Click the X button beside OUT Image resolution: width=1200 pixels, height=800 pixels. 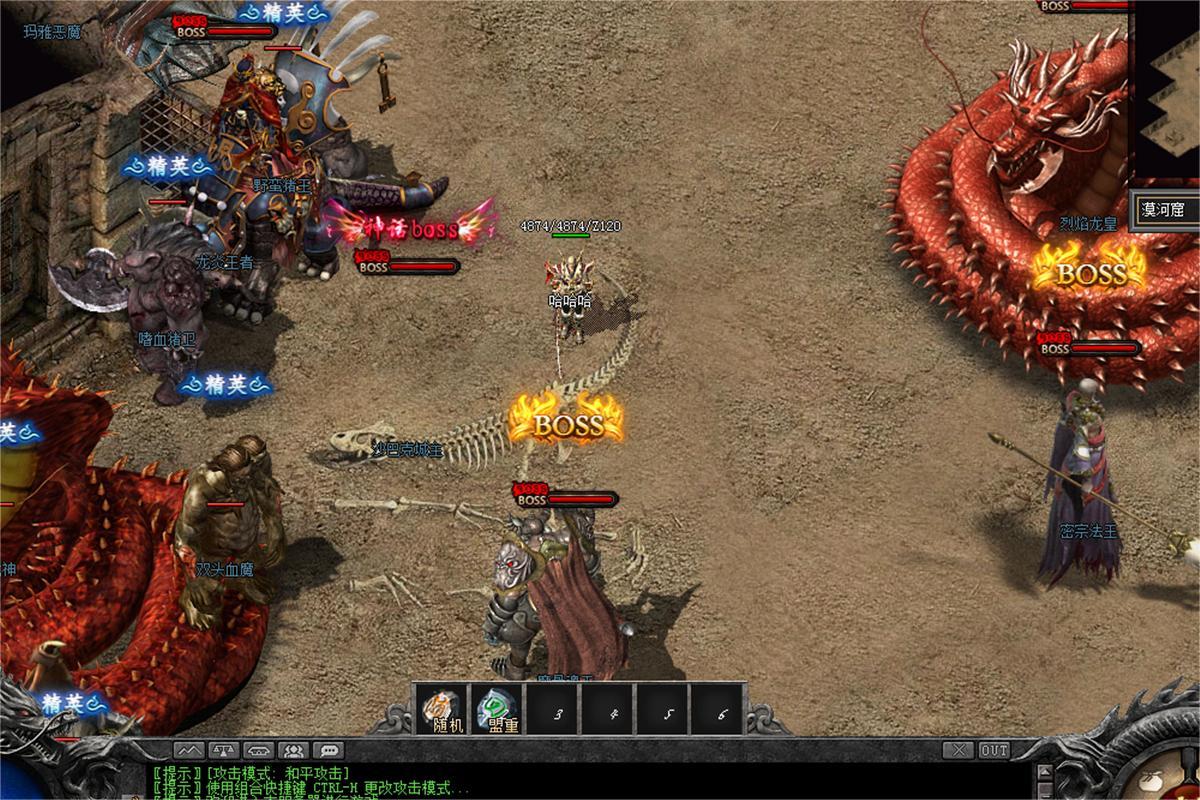click(x=959, y=750)
